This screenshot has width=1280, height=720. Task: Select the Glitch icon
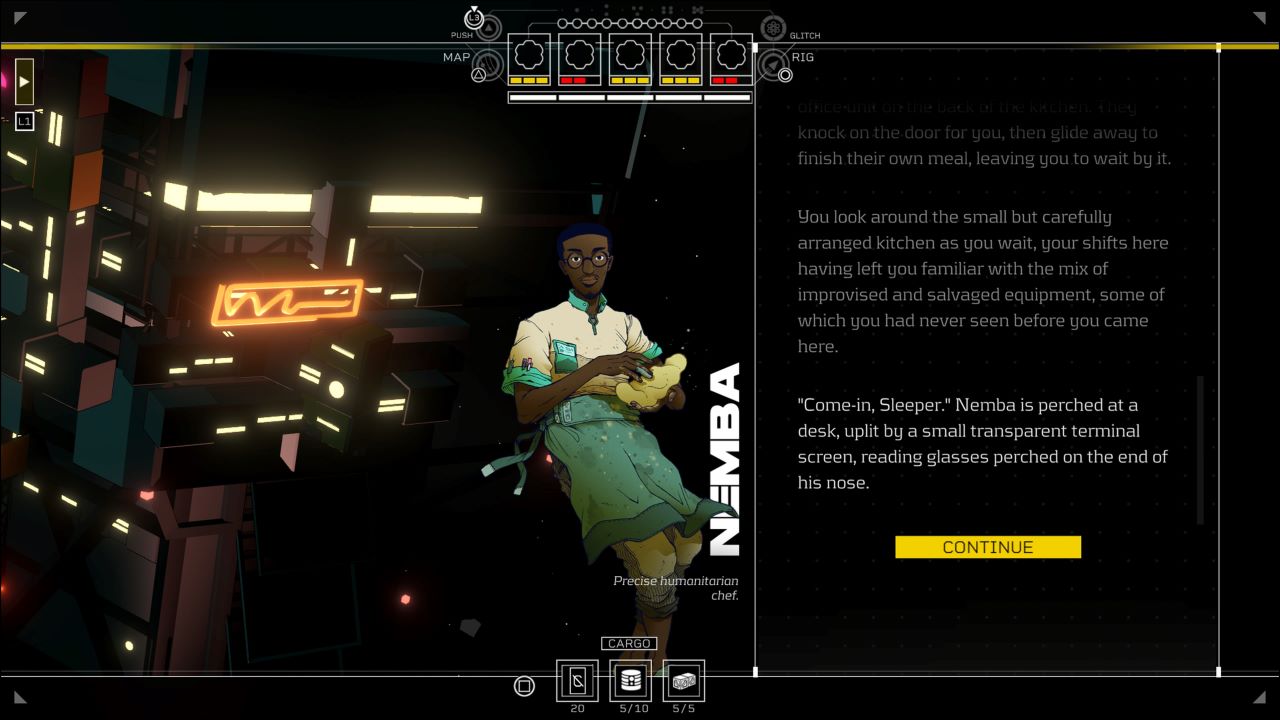click(x=773, y=28)
